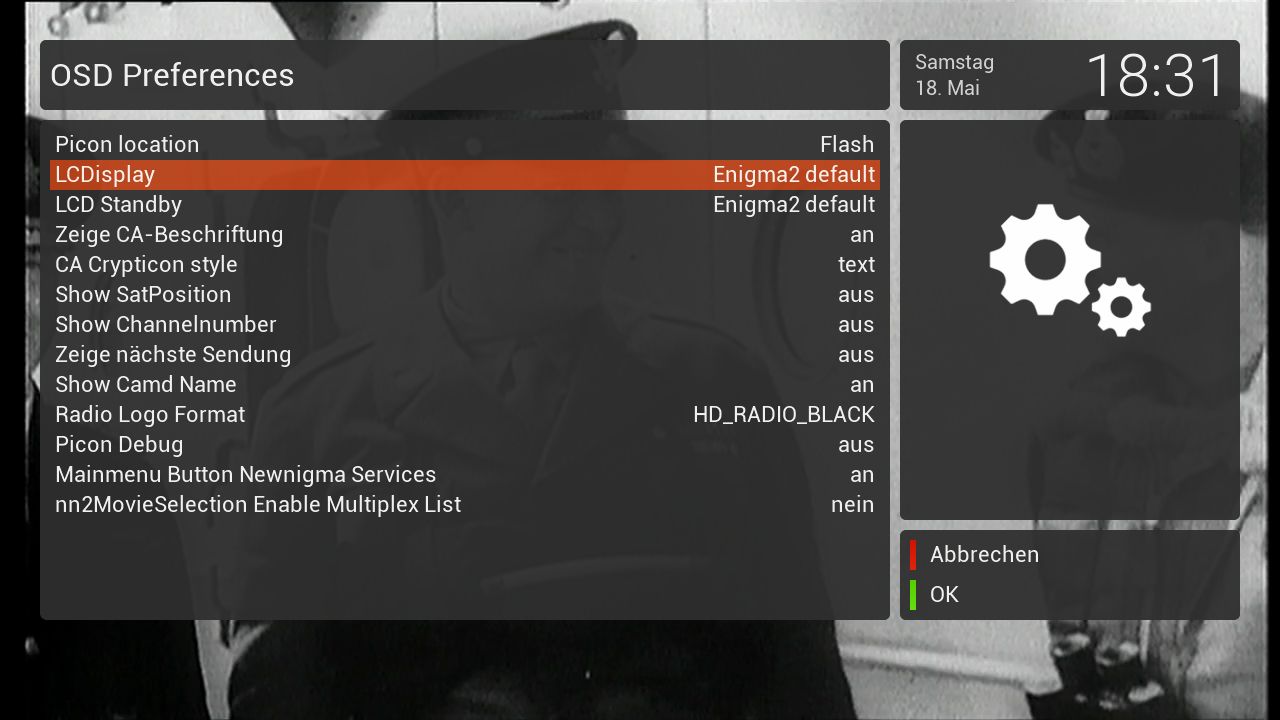This screenshot has height=720, width=1280.
Task: Toggle the Show SatPosition setting
Action: click(464, 294)
